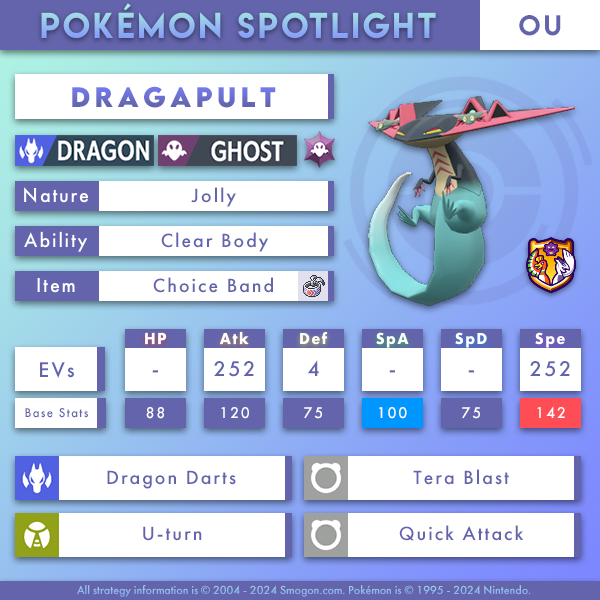Click the Ghost type badge
600x600 pixels.
(228, 151)
